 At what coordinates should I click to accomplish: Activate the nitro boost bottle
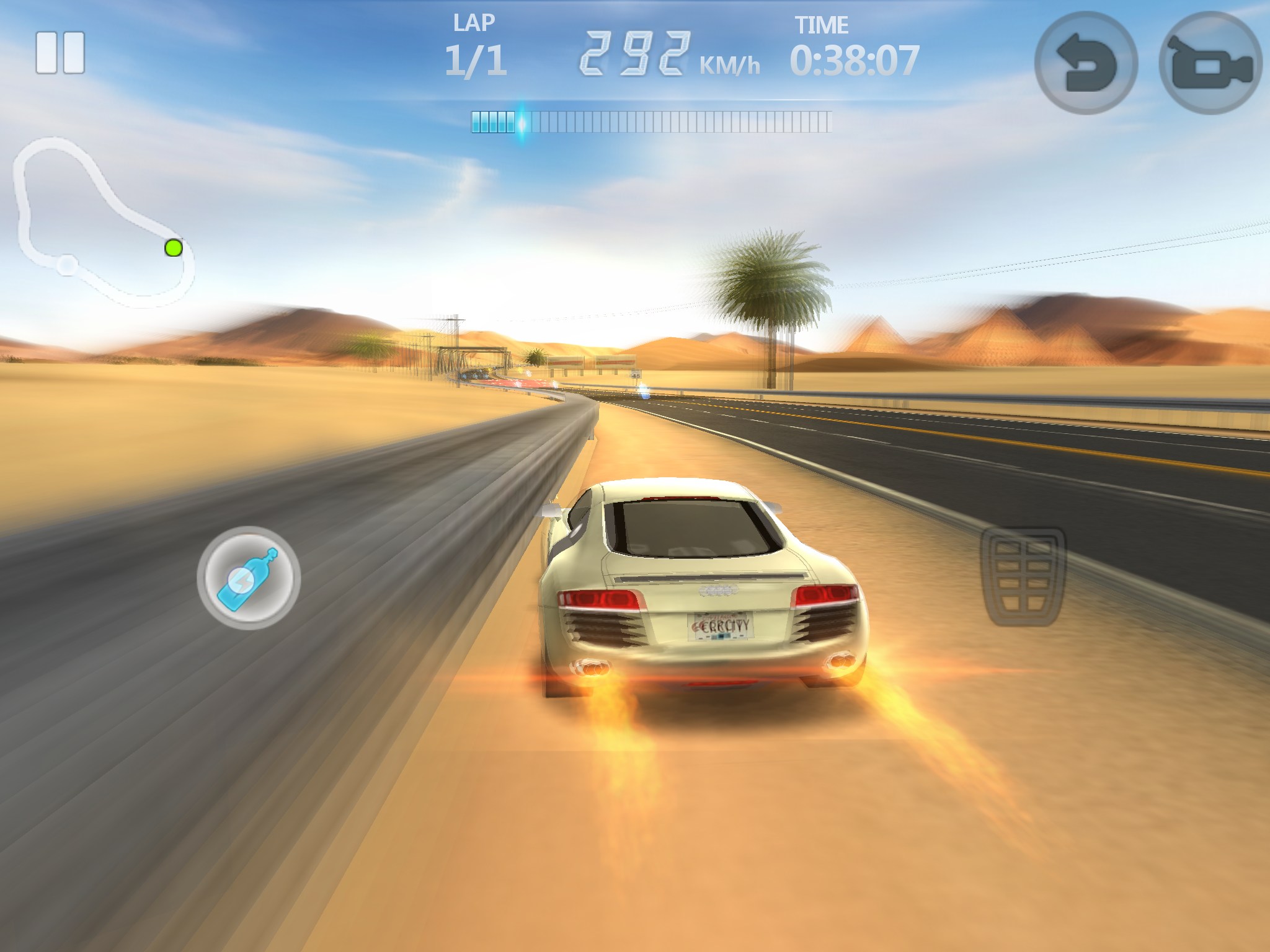249,578
